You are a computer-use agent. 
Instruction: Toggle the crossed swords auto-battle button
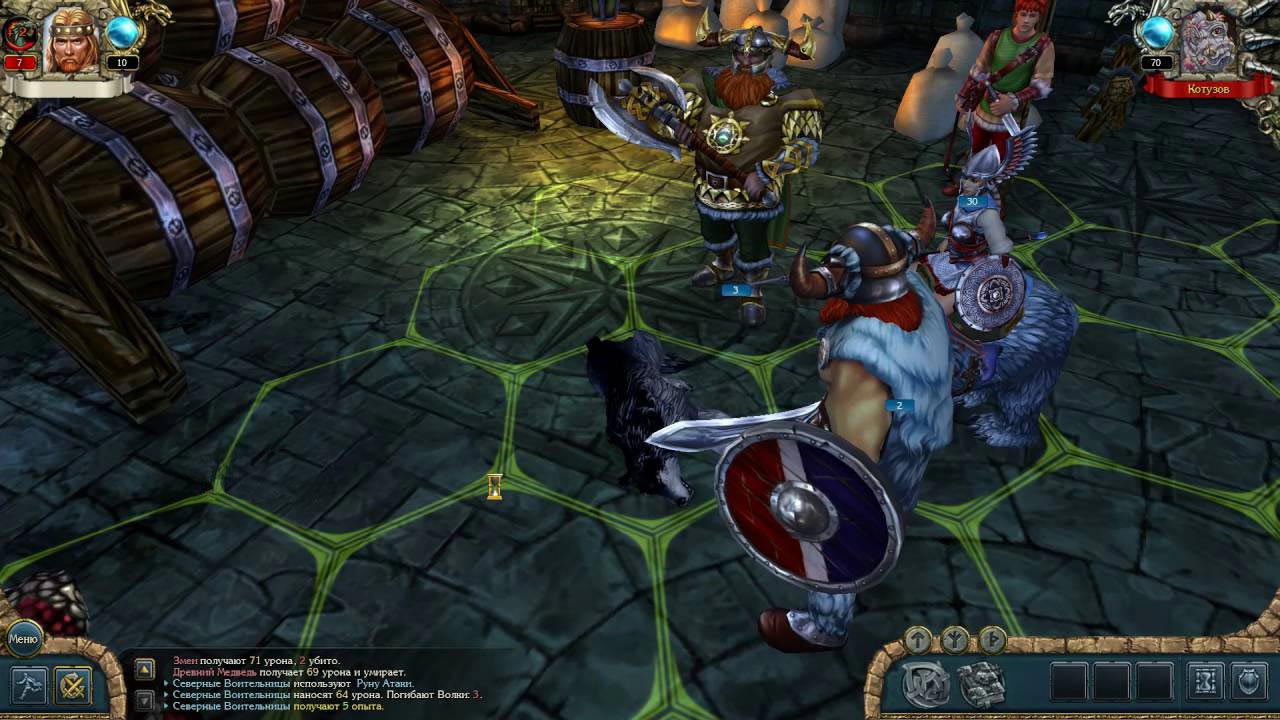click(x=74, y=685)
